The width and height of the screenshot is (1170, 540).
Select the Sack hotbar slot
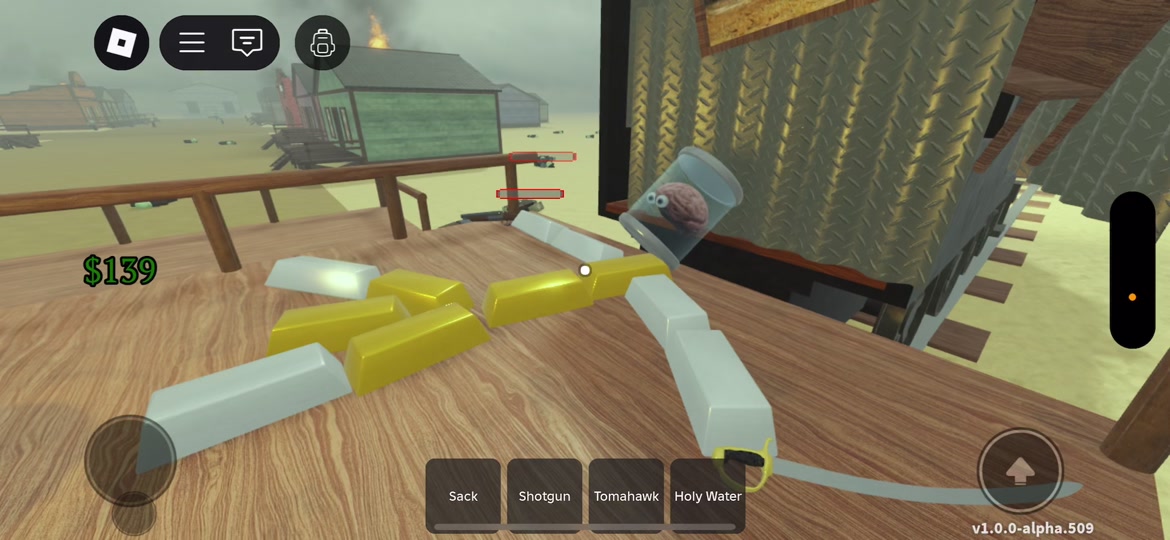point(463,495)
